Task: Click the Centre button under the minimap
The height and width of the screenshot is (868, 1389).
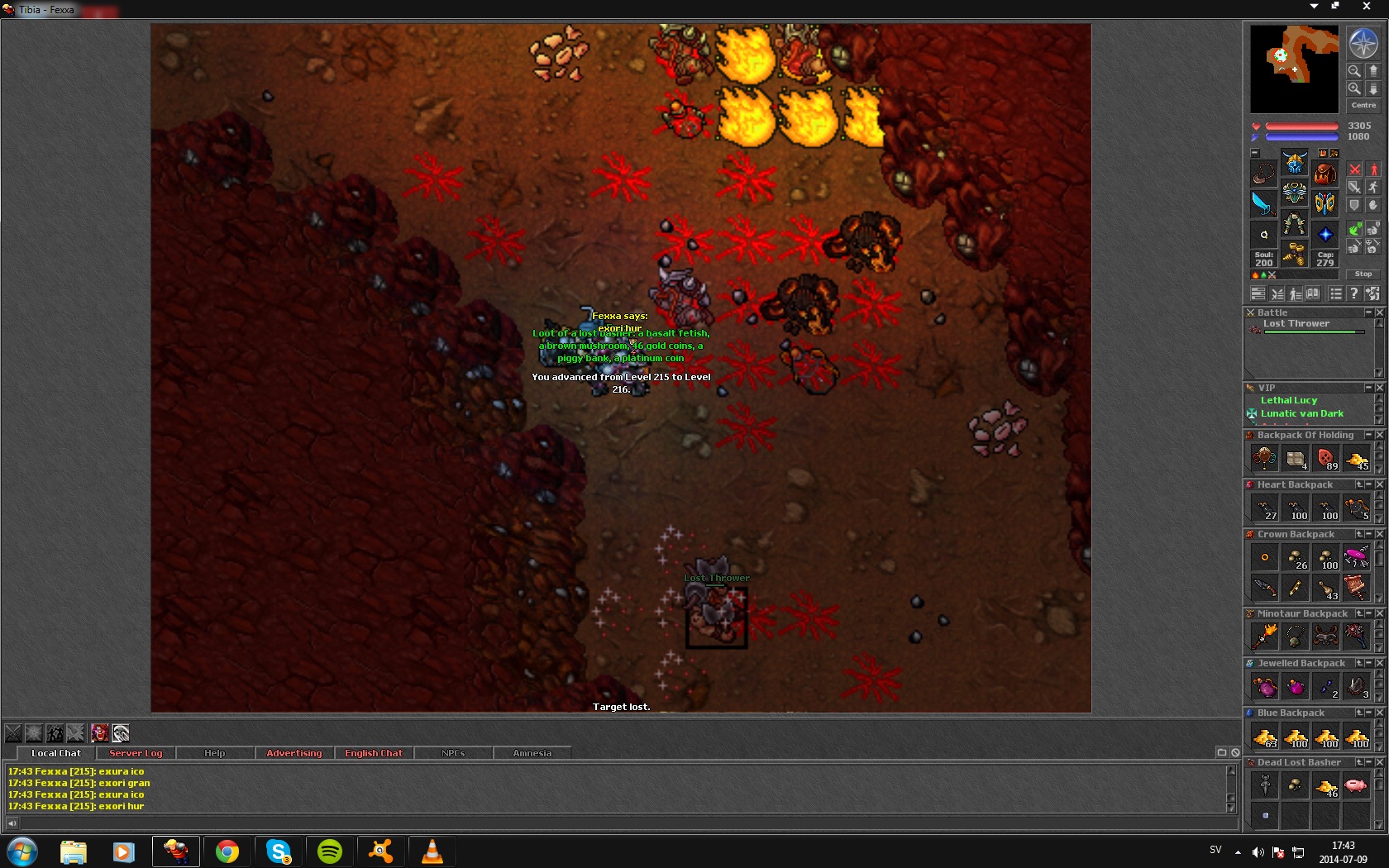Action: (x=1363, y=105)
